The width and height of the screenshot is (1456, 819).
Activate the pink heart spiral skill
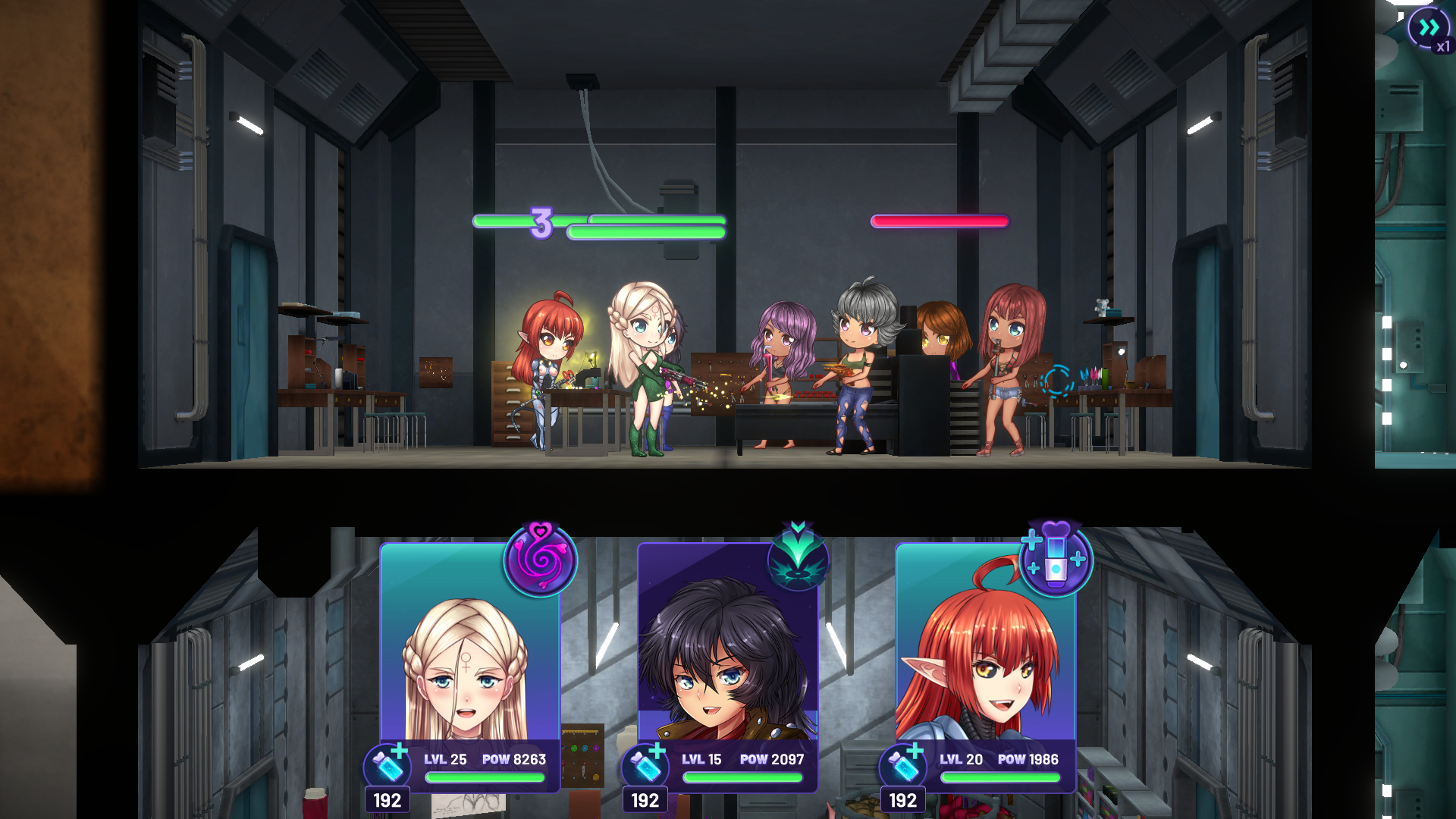coord(541,559)
